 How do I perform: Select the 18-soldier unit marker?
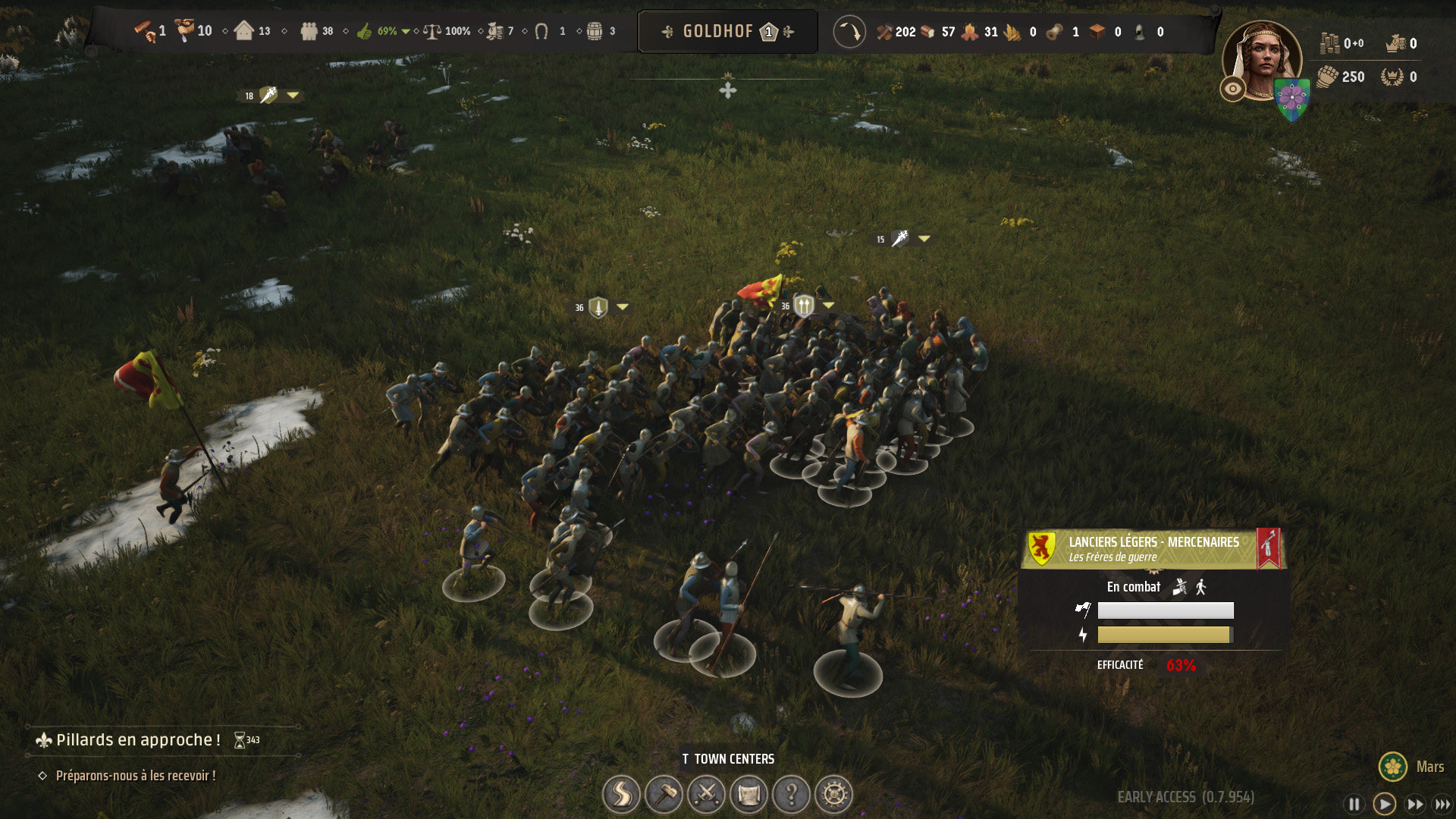[x=268, y=96]
